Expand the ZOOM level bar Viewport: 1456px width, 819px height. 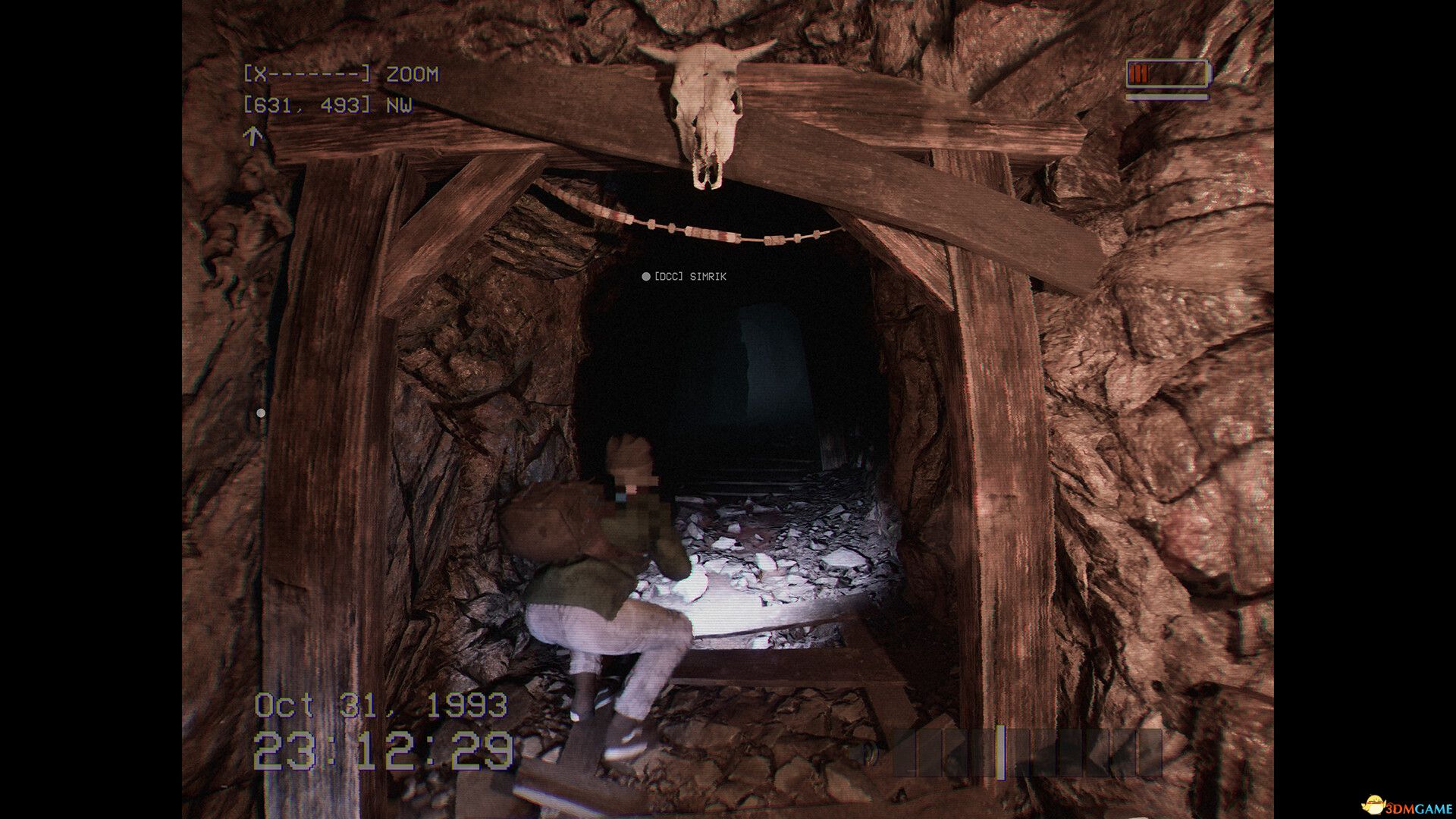click(307, 74)
